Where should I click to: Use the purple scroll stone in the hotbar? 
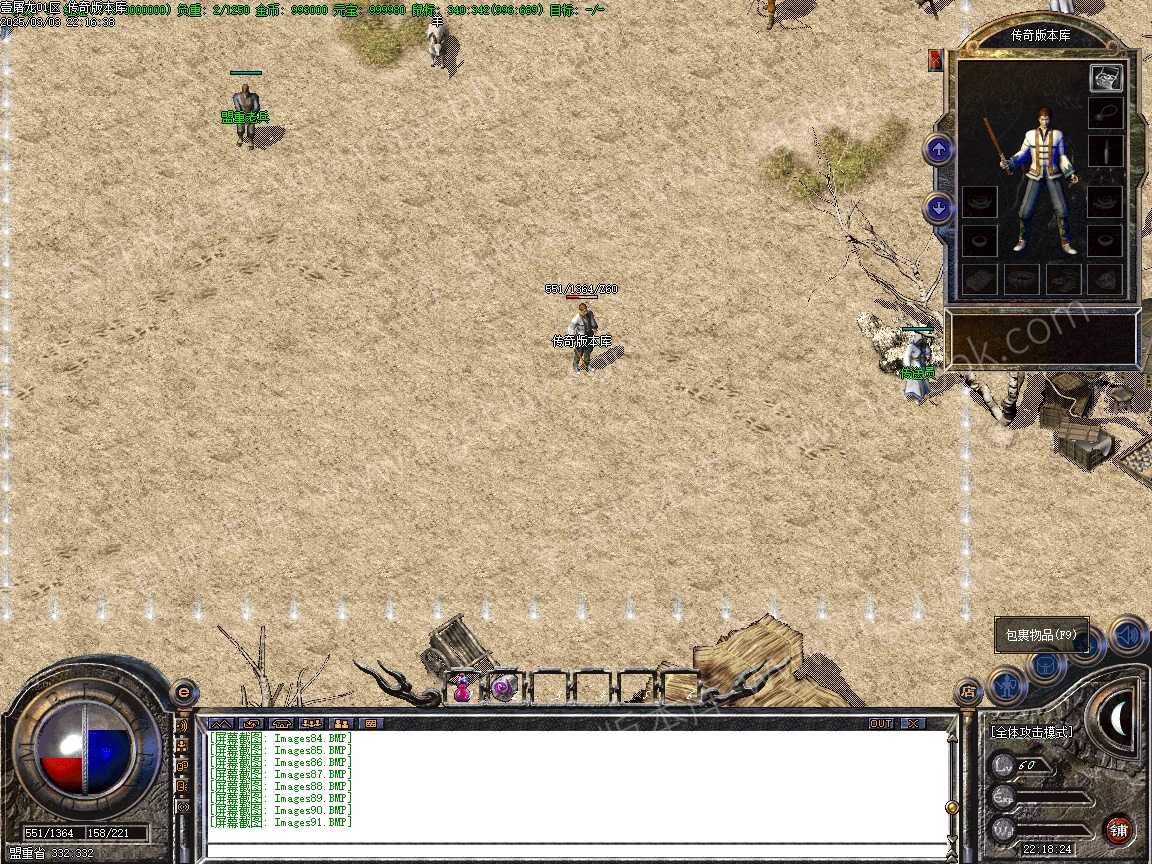click(504, 688)
